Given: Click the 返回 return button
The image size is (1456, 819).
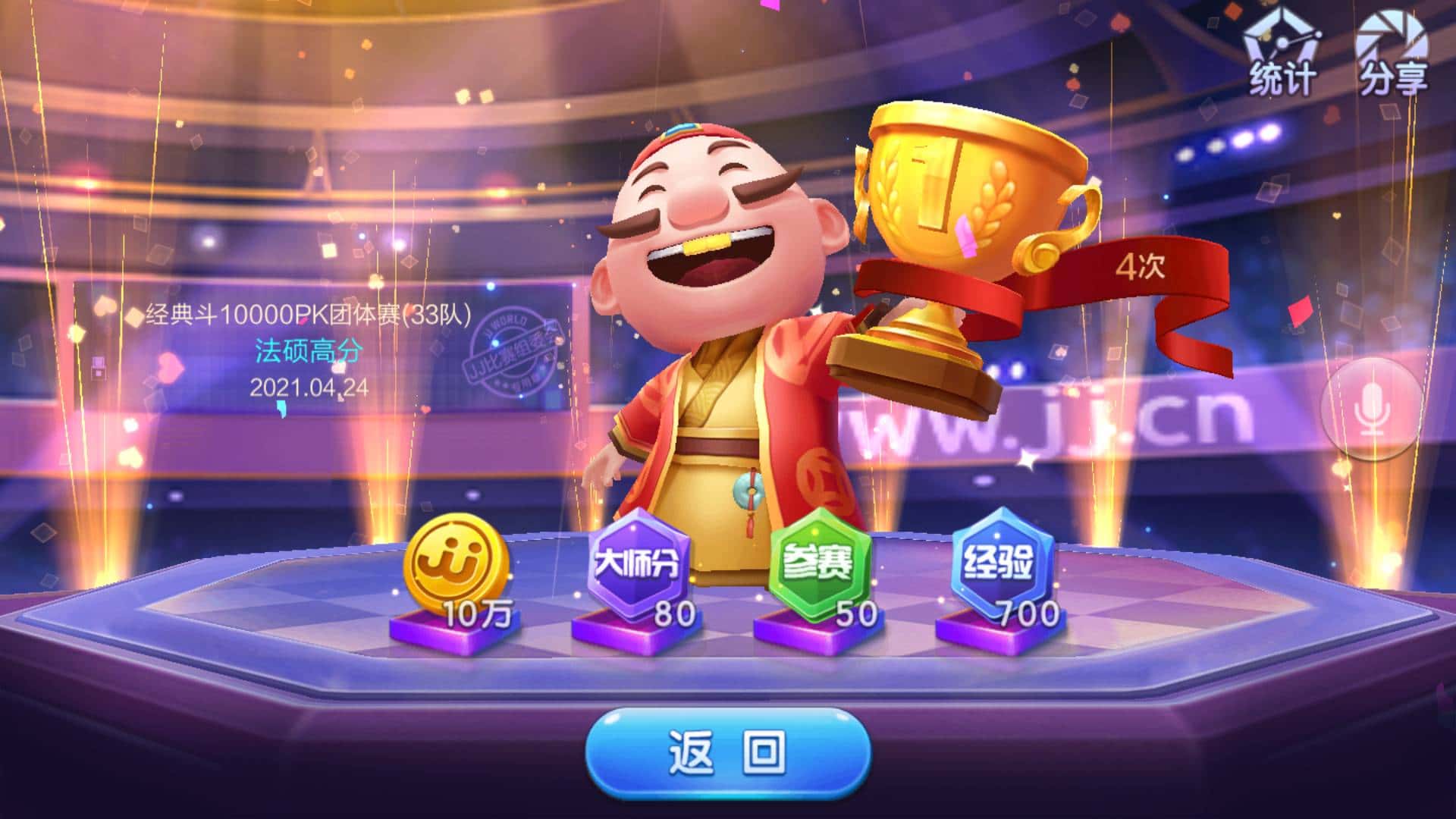Looking at the screenshot, I should (x=727, y=752).
